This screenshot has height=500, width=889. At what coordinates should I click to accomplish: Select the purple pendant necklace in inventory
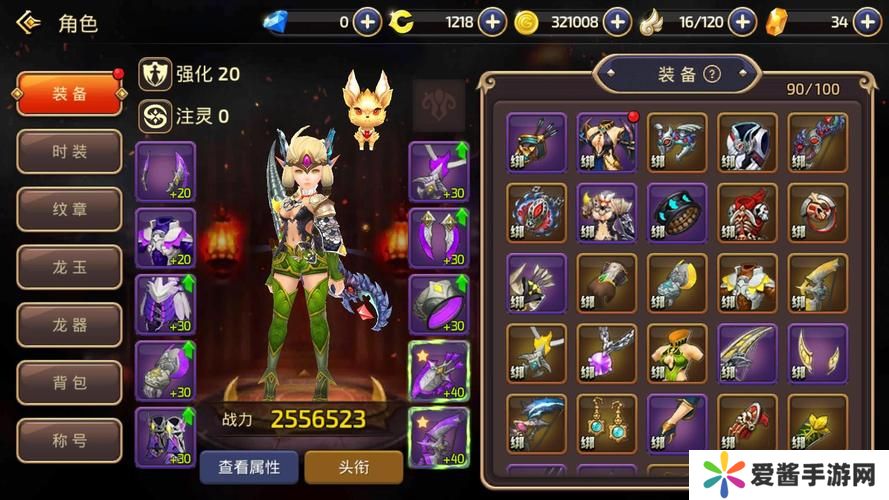click(x=607, y=353)
